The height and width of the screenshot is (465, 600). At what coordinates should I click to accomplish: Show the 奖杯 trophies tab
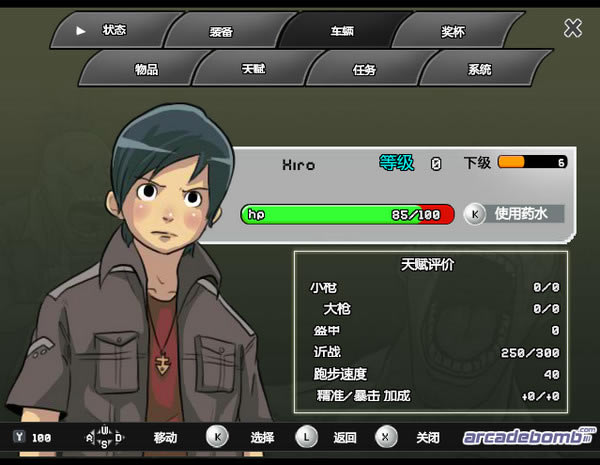pos(453,31)
